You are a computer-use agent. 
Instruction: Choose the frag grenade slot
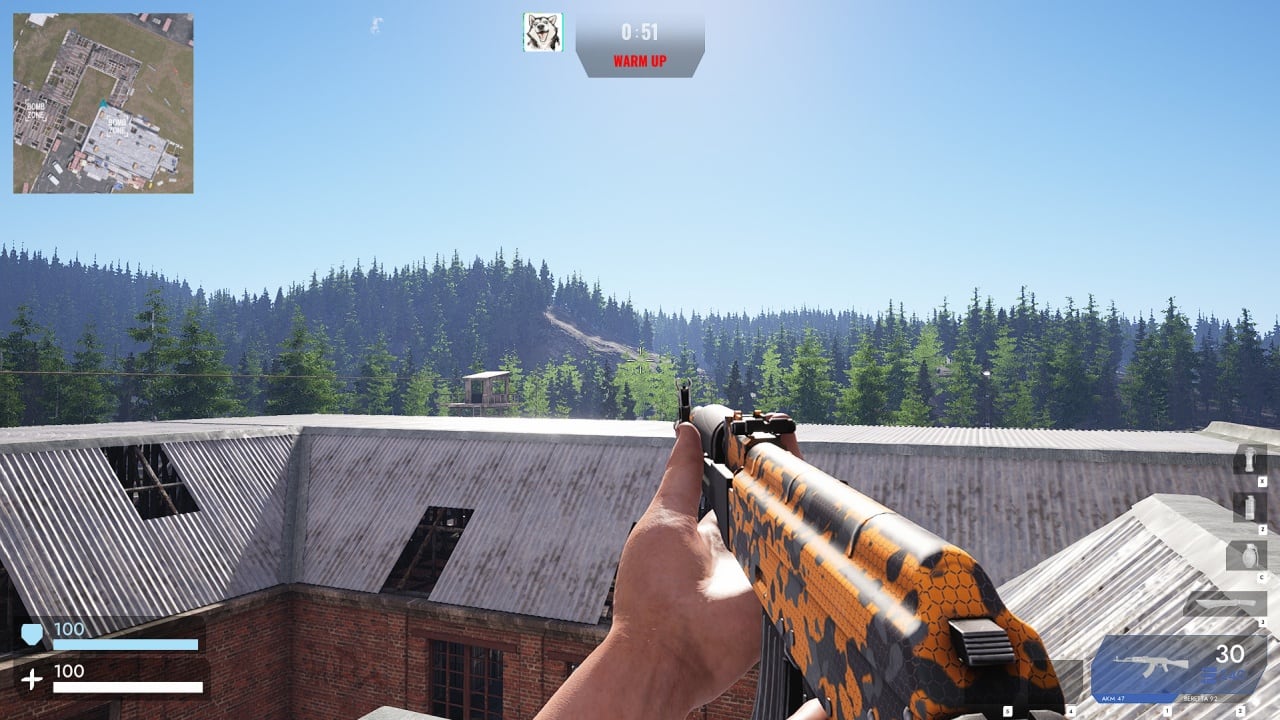tap(1246, 555)
